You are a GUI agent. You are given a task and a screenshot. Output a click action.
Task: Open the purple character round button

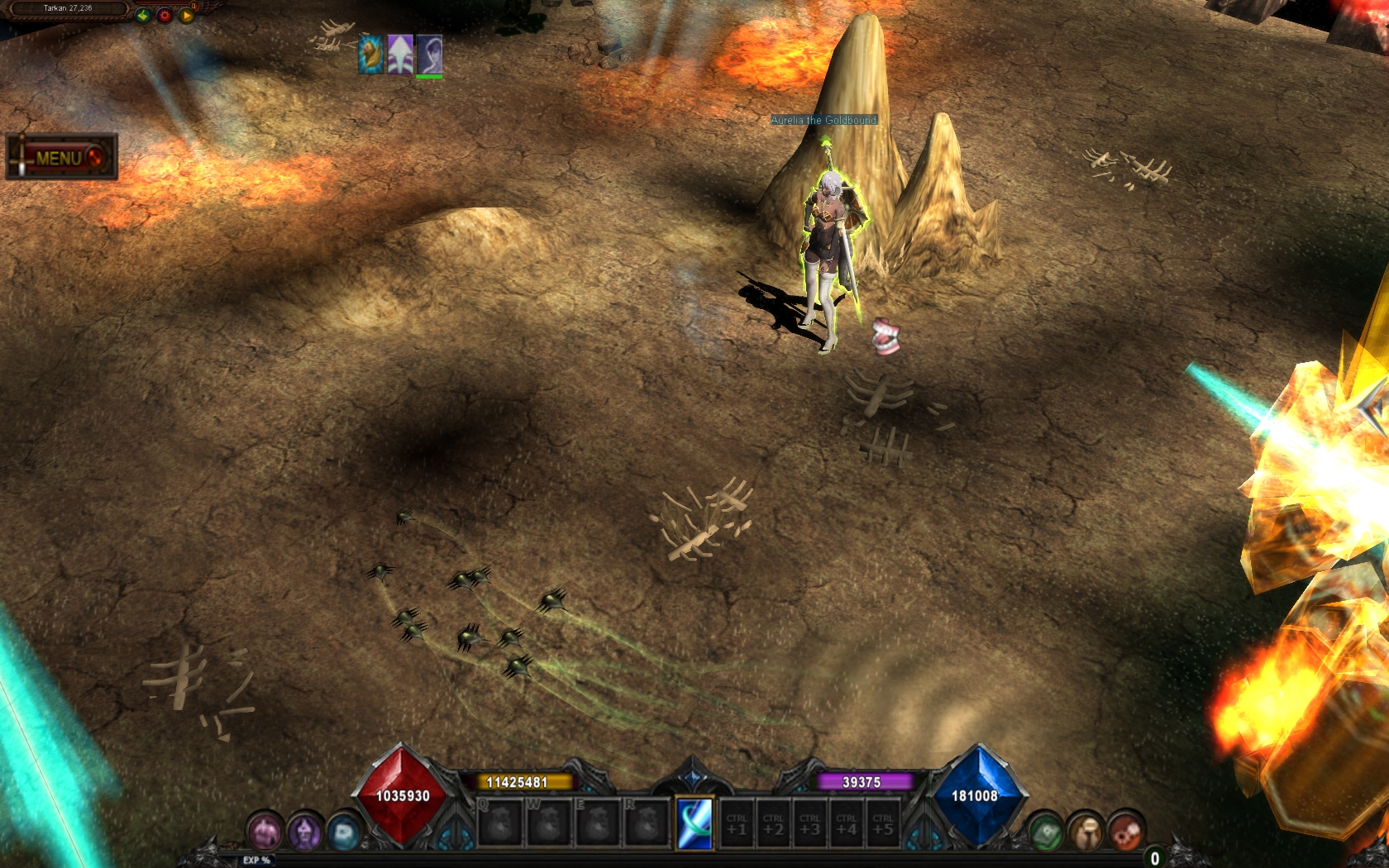pos(304,832)
